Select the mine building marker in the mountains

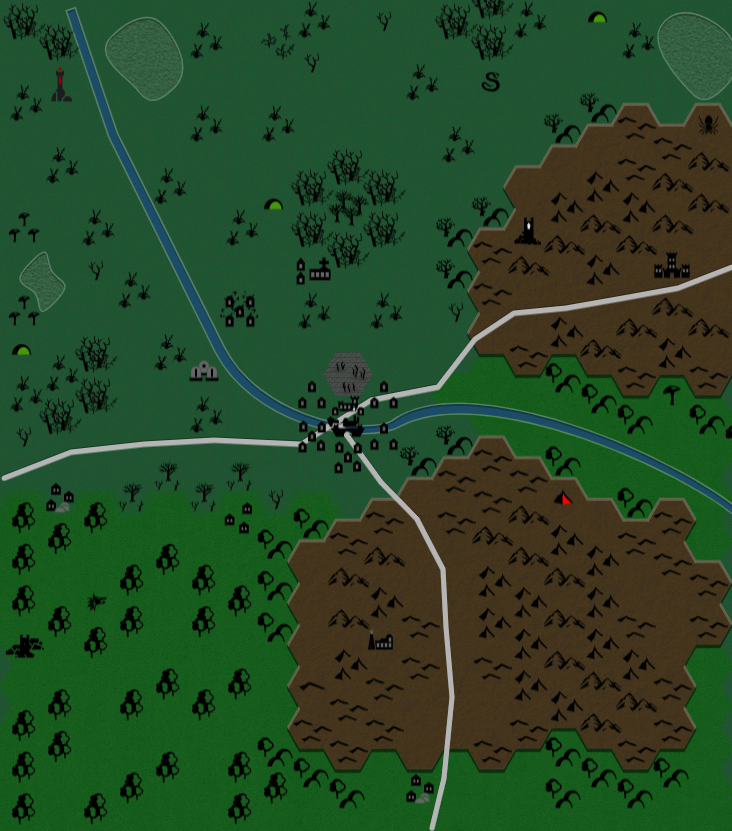tap(381, 640)
